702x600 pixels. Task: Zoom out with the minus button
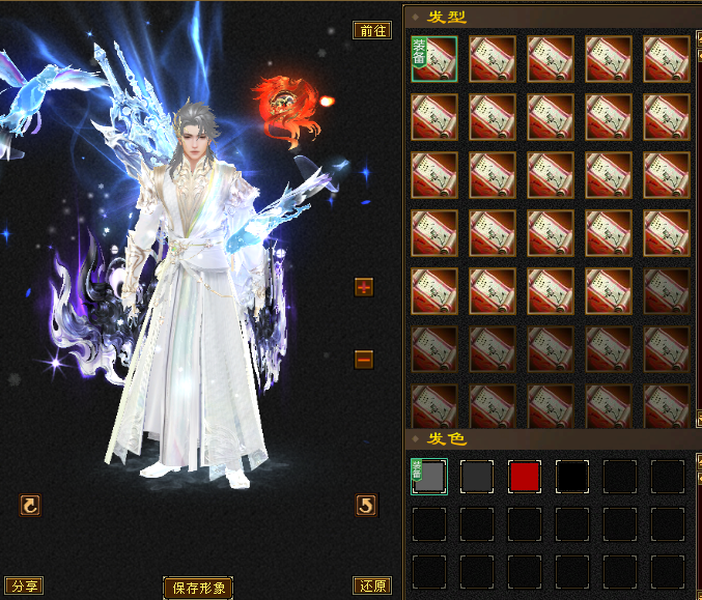[364, 359]
